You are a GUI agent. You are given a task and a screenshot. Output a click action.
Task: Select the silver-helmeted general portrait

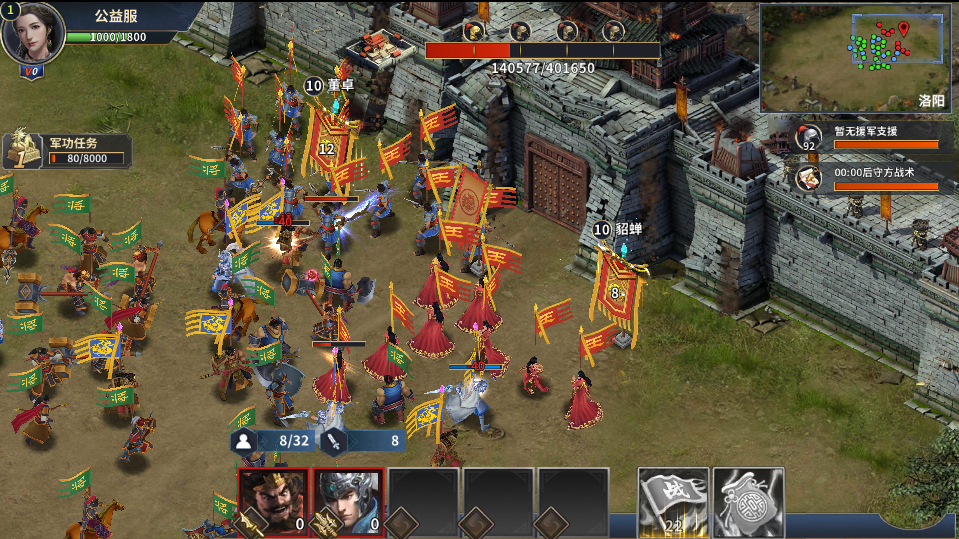coord(348,502)
